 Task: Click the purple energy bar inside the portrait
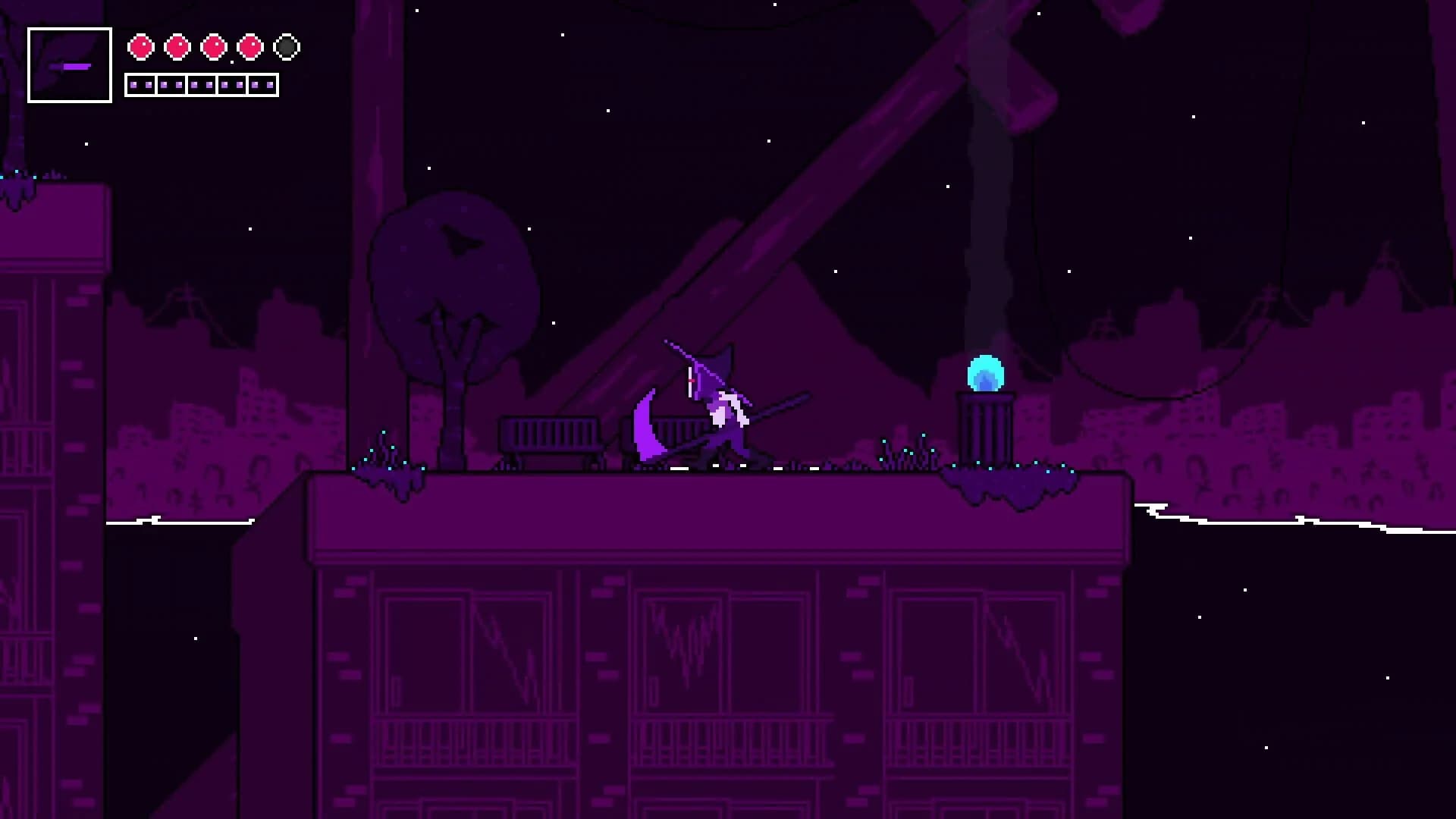pyautogui.click(x=69, y=68)
